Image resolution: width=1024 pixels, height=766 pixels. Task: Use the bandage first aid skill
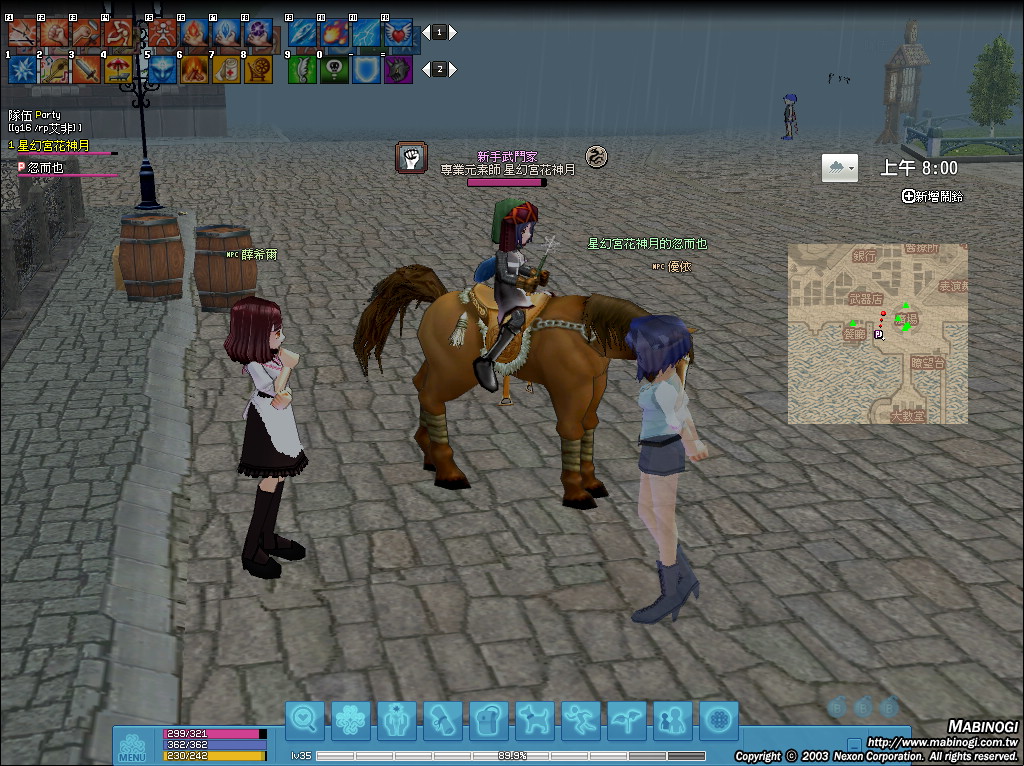(226, 69)
